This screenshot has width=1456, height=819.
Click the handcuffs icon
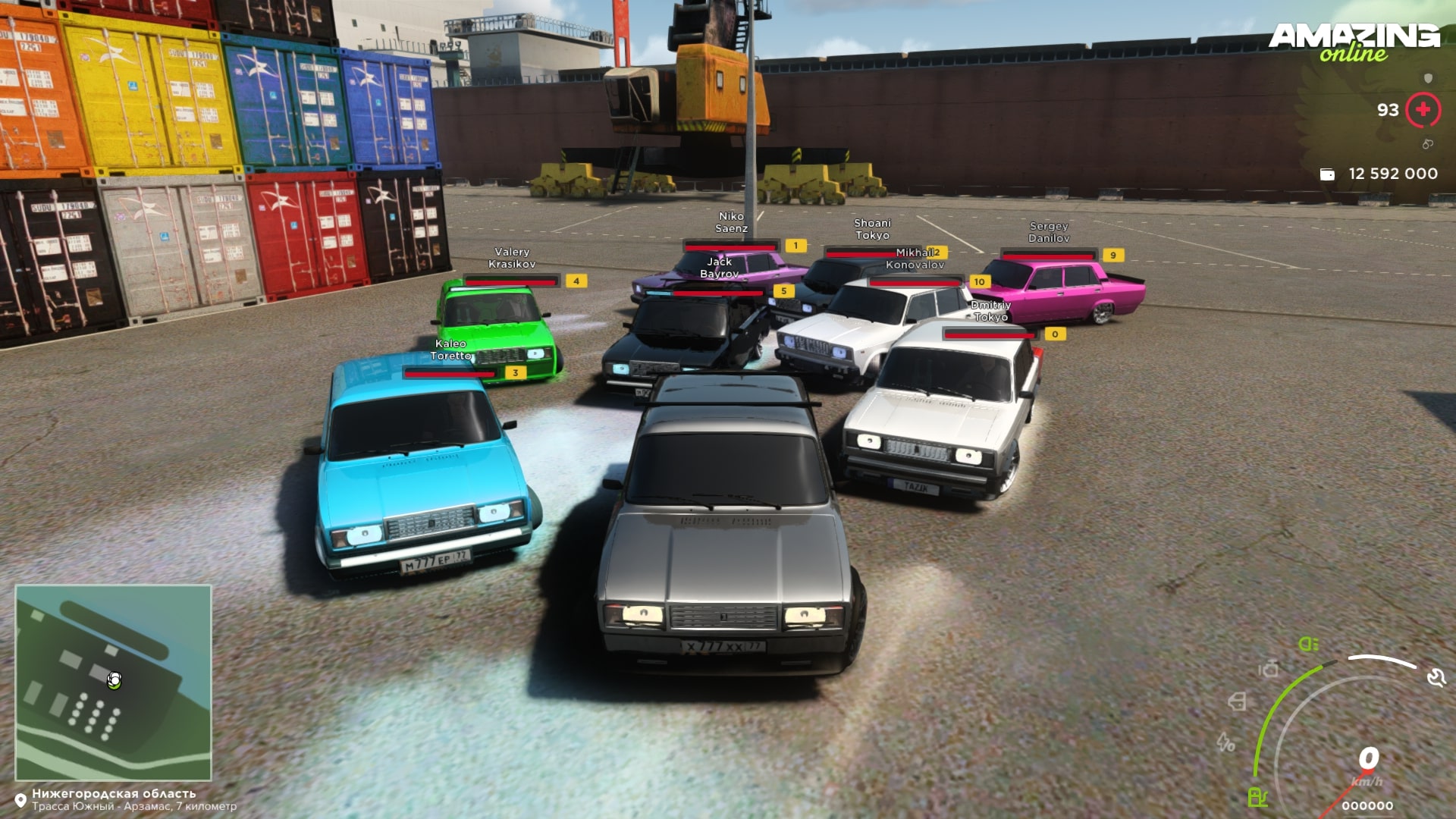click(1427, 144)
